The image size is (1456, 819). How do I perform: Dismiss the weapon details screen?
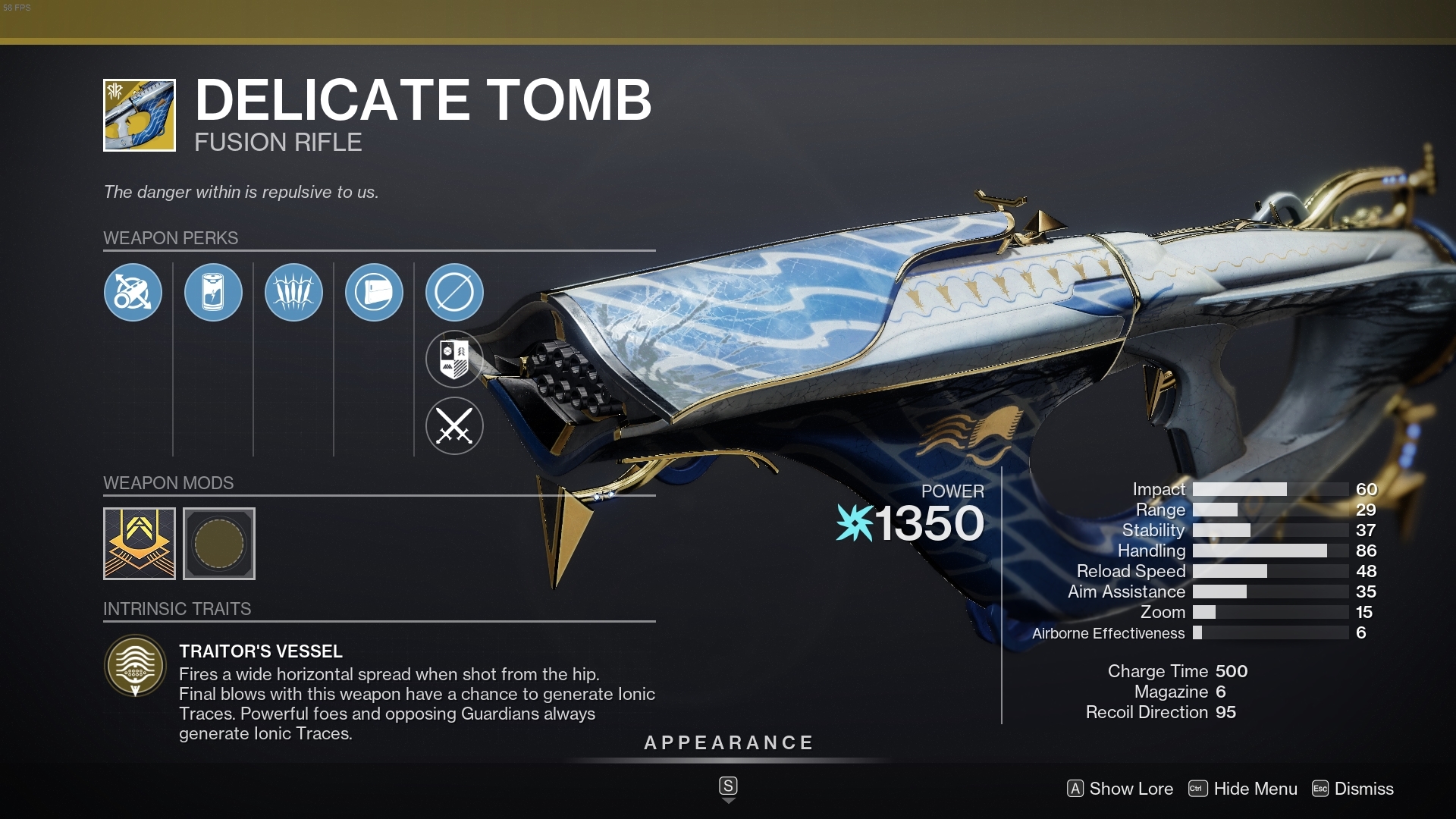pyautogui.click(x=1363, y=789)
